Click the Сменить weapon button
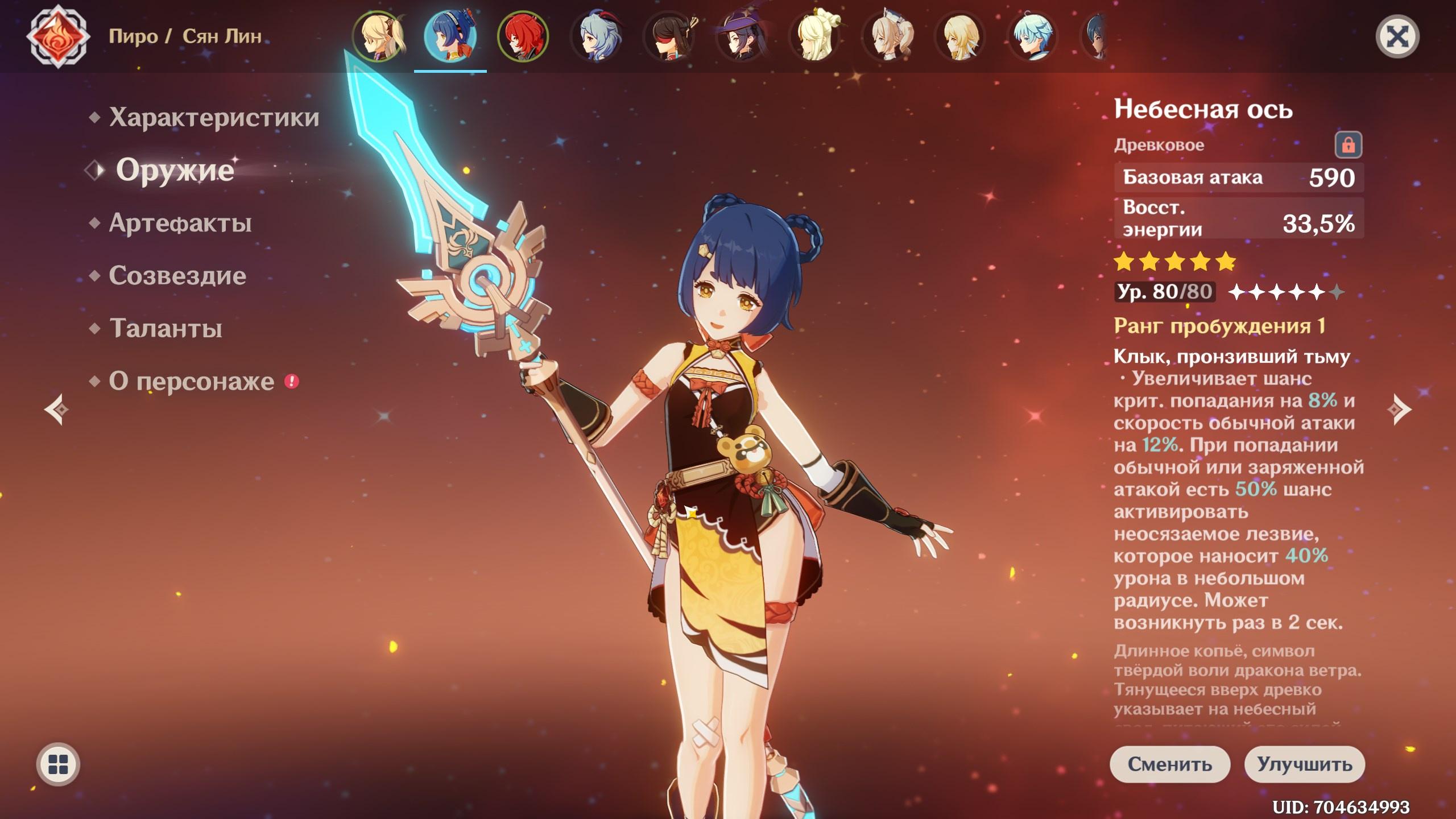The height and width of the screenshot is (819, 1456). [x=1169, y=764]
